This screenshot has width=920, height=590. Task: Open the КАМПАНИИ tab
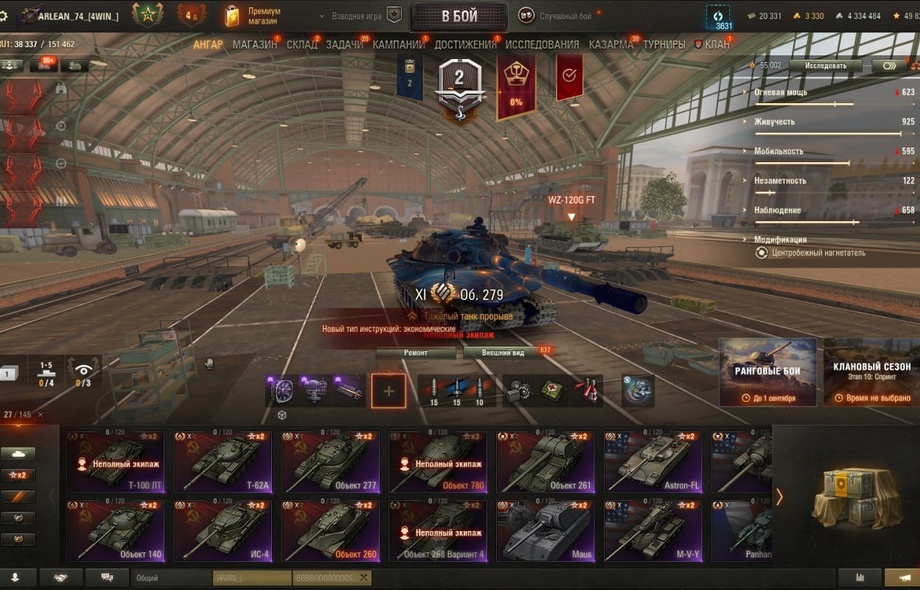[x=398, y=45]
